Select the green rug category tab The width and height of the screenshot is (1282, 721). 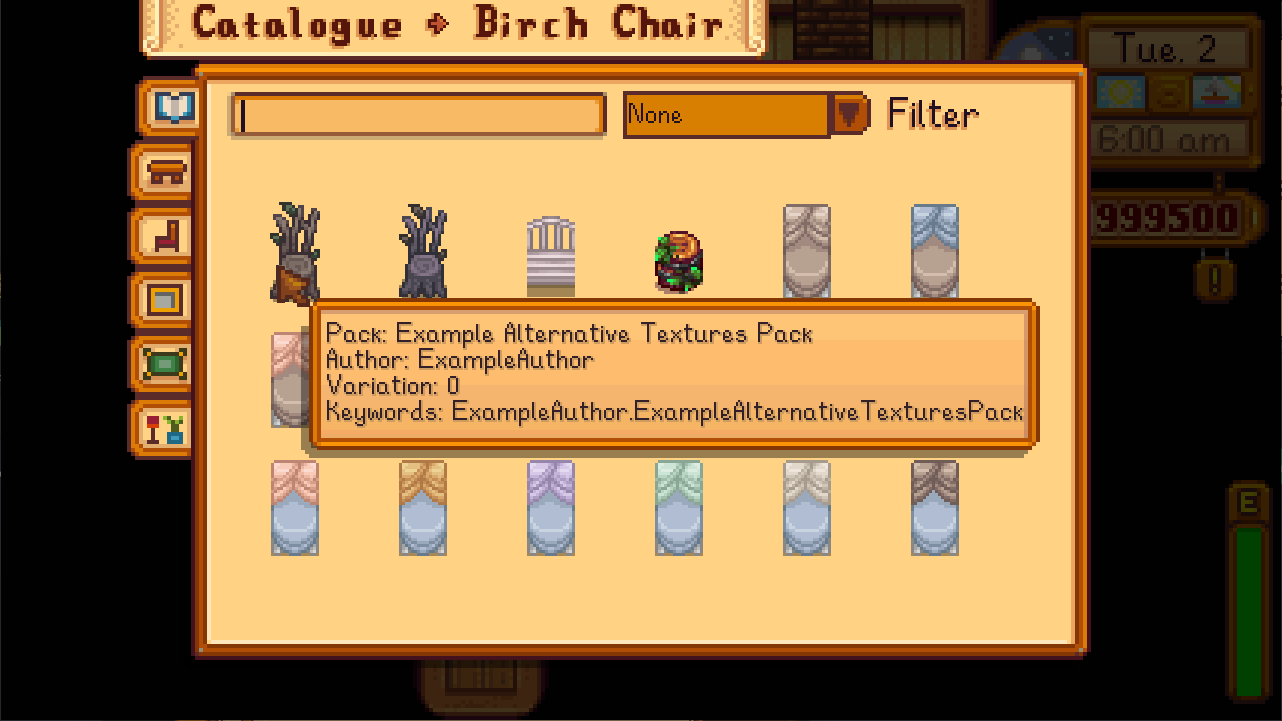[166, 363]
